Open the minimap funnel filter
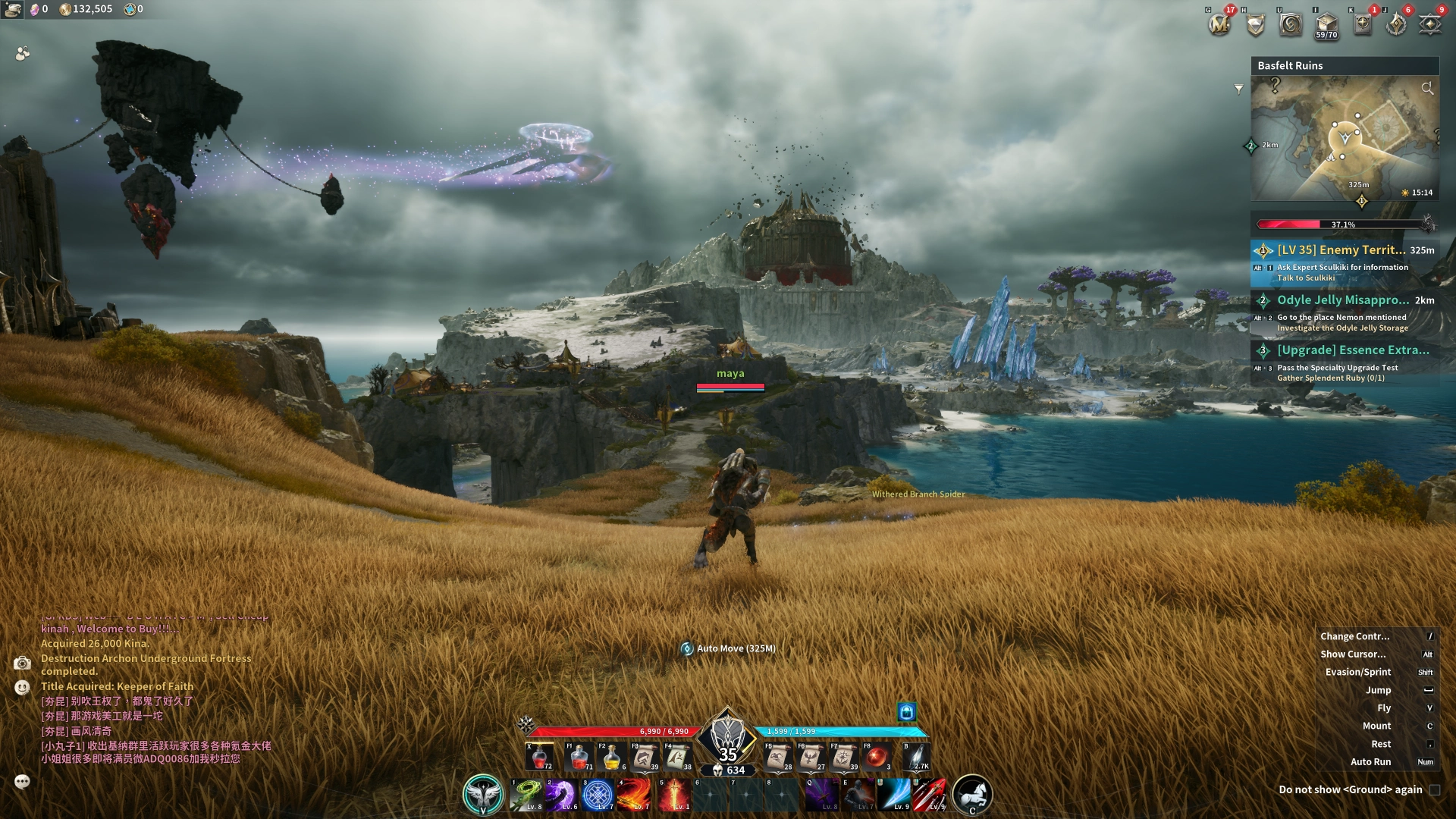 coord(1238,89)
